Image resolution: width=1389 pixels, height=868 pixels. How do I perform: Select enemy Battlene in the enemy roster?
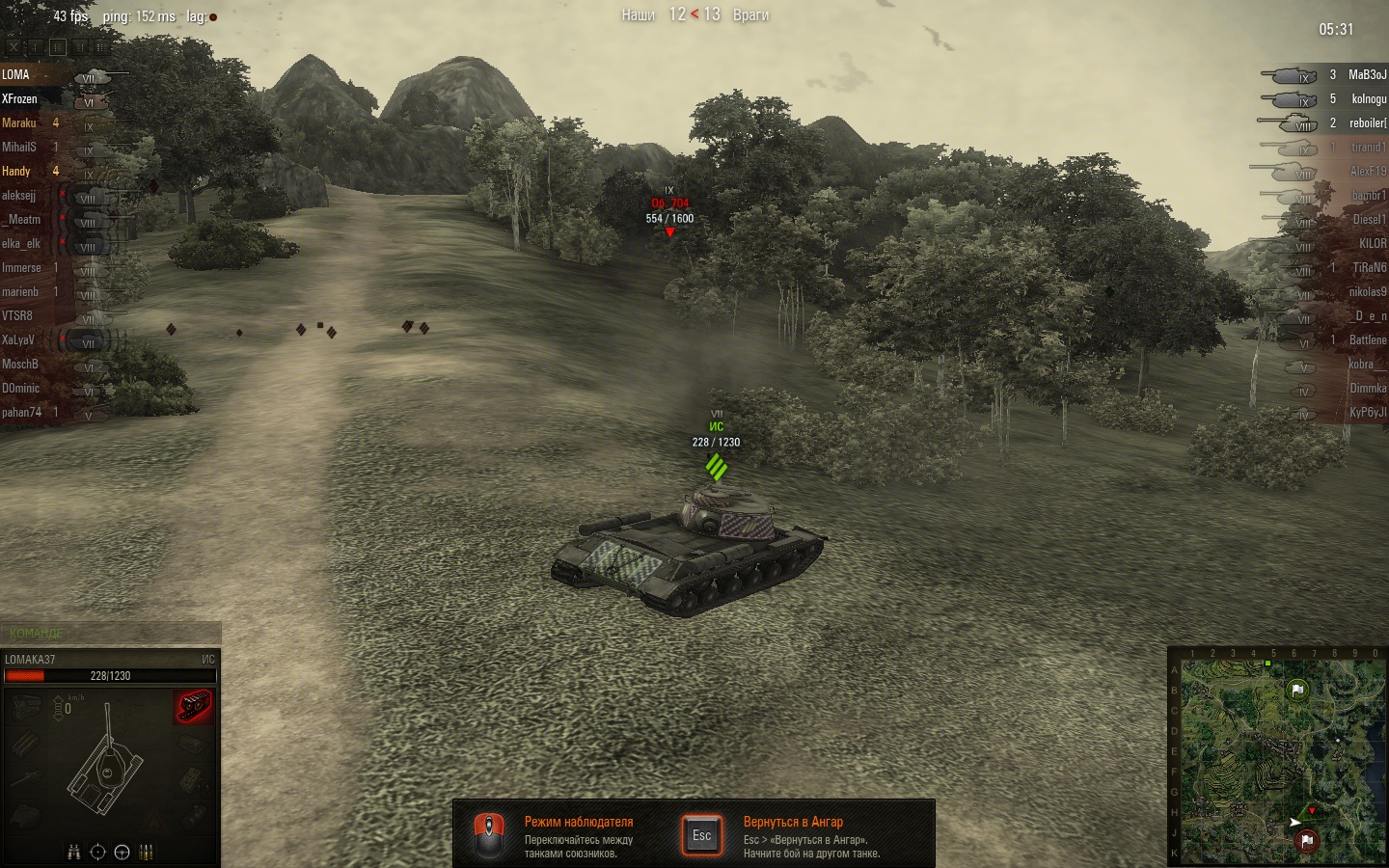pyautogui.click(x=1367, y=339)
